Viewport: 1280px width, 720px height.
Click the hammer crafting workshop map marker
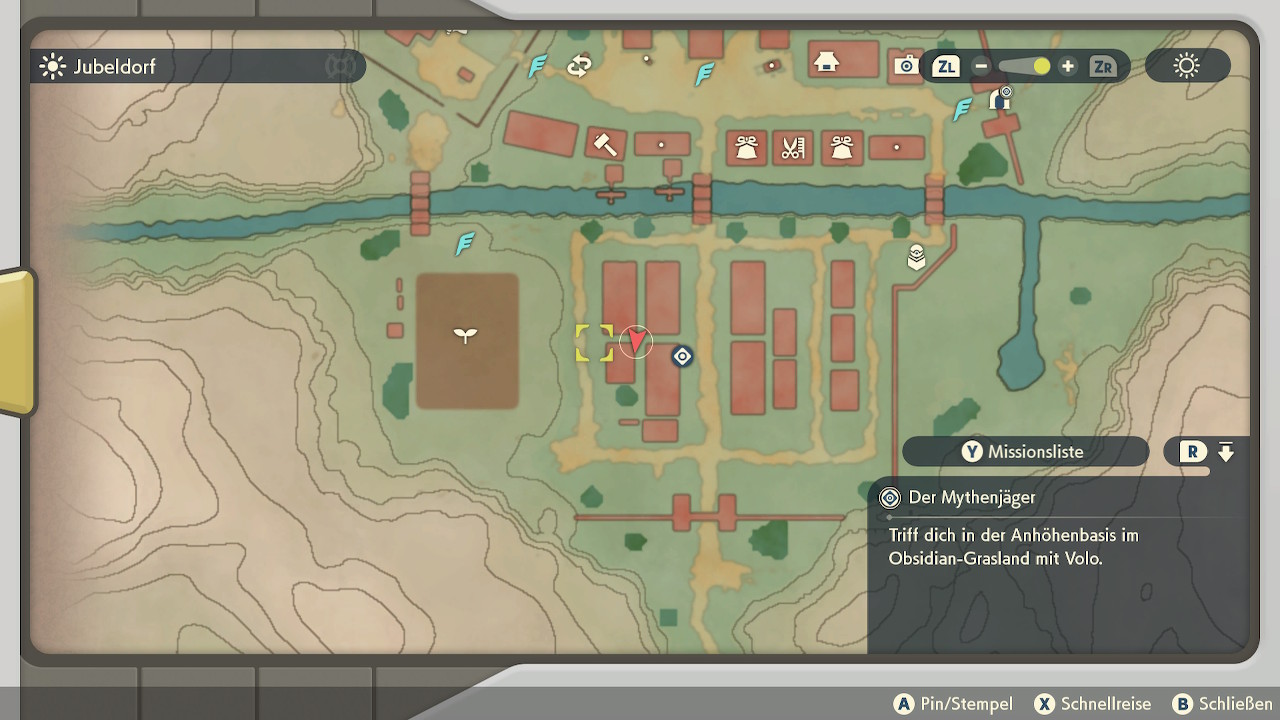[605, 144]
